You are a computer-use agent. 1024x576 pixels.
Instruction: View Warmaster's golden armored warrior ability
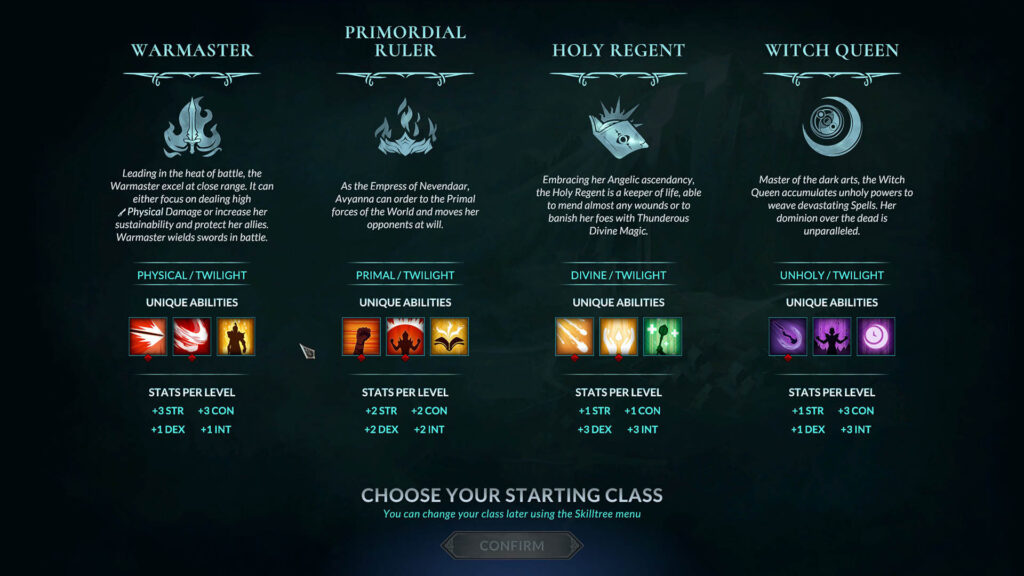coord(236,337)
